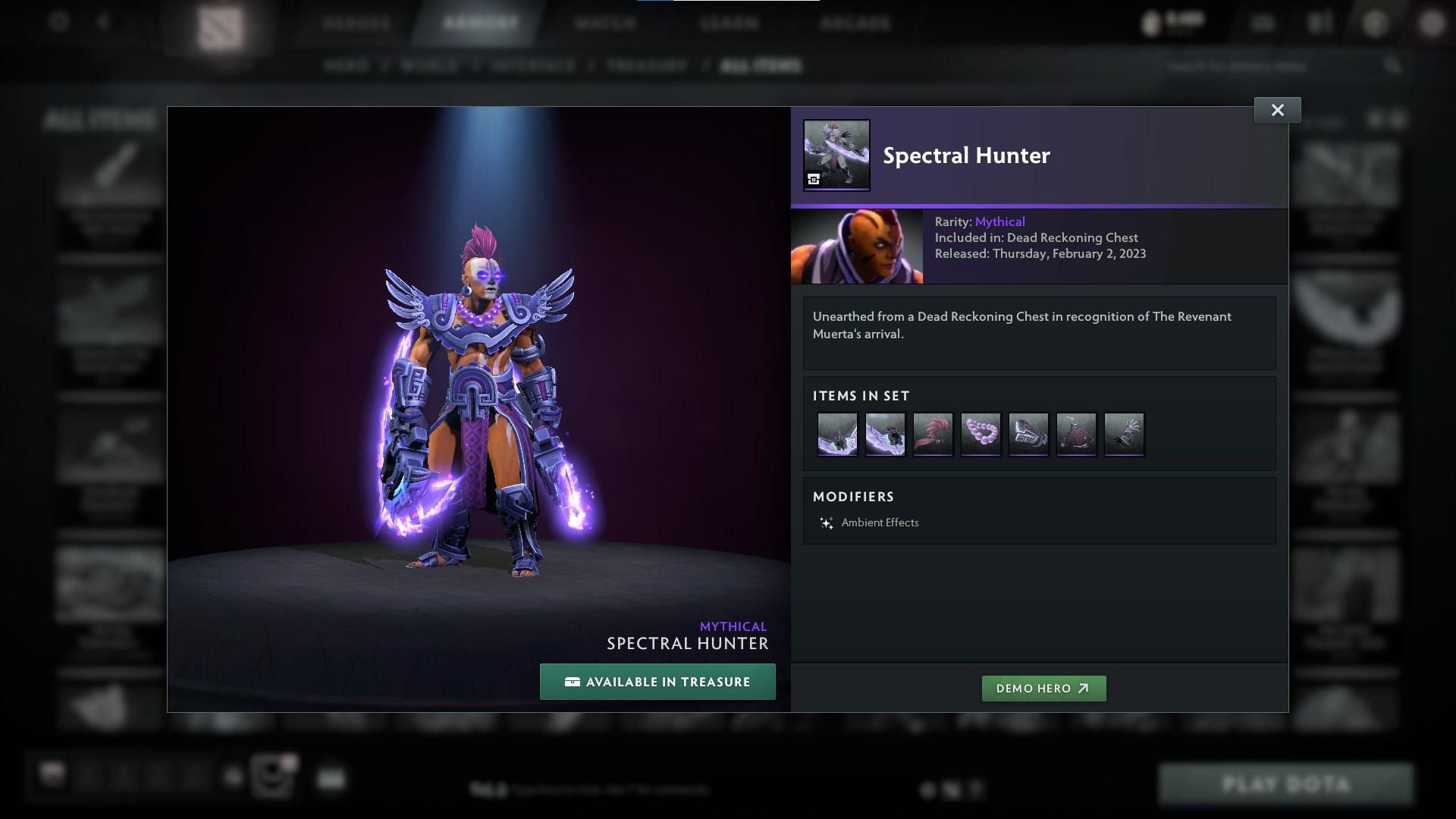
Task: Click the Anti-Mage hero portrait
Action: (857, 246)
